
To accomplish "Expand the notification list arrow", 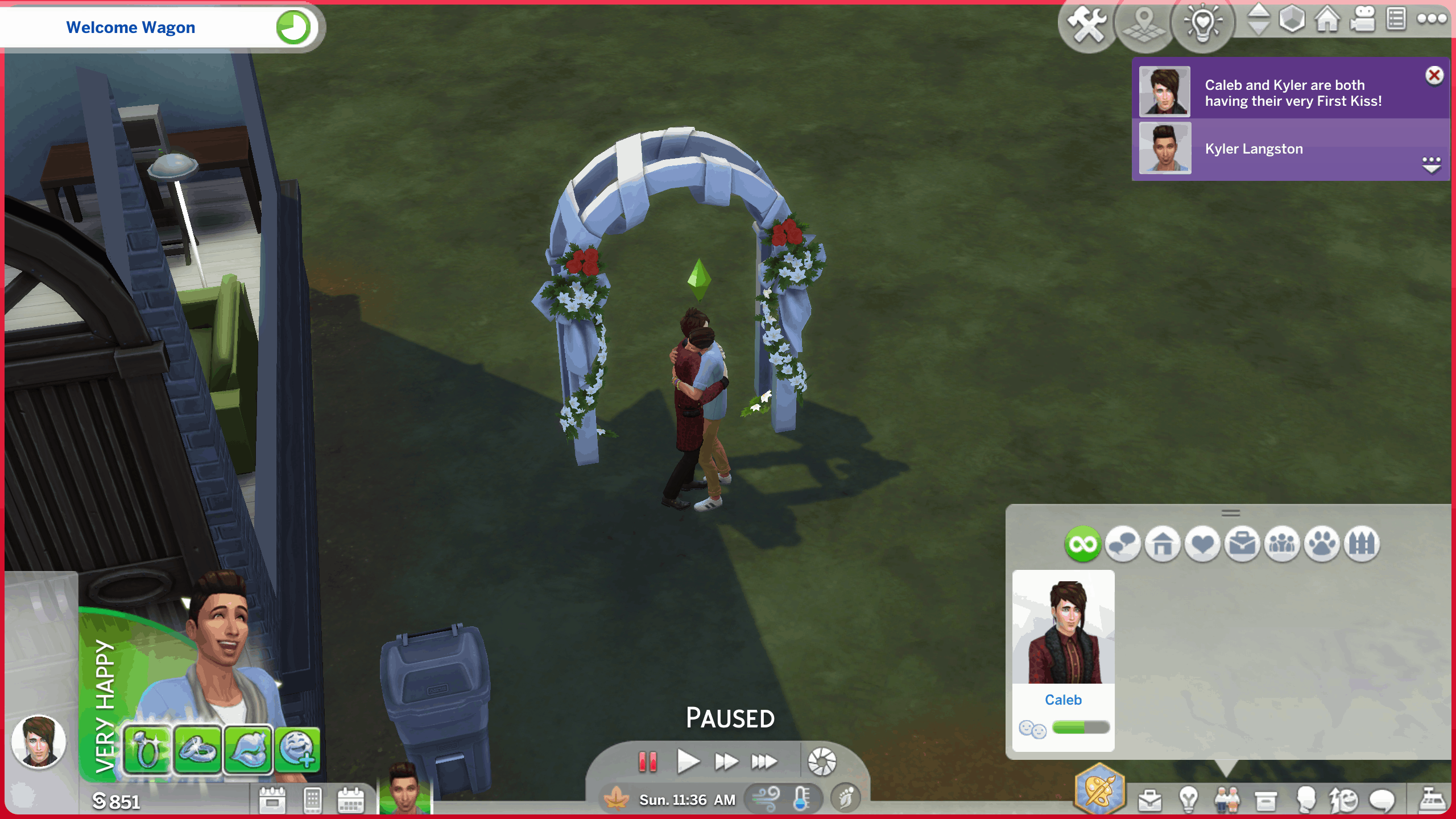I will tap(1431, 164).
